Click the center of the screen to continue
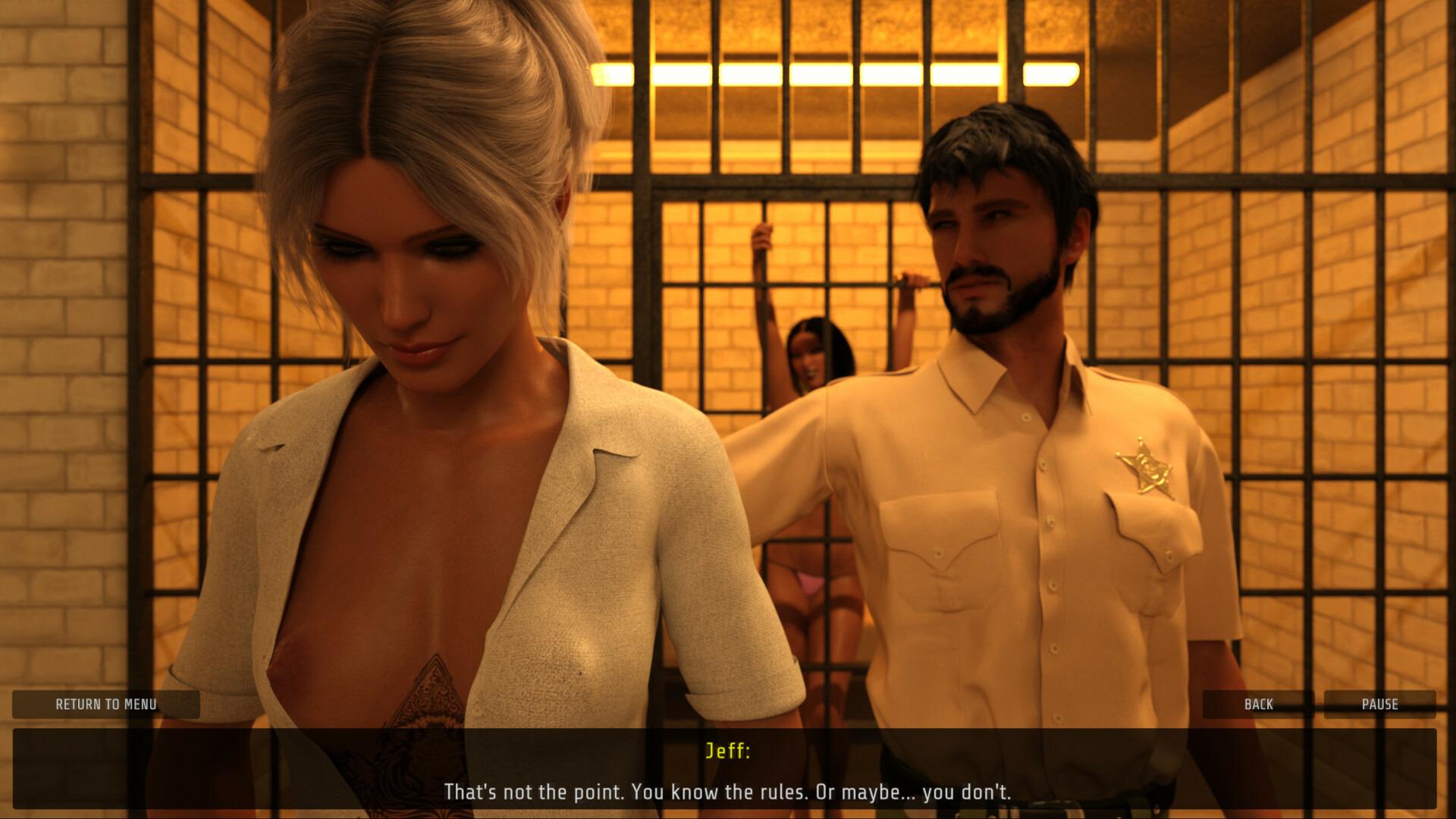1456x819 pixels. tap(728, 409)
